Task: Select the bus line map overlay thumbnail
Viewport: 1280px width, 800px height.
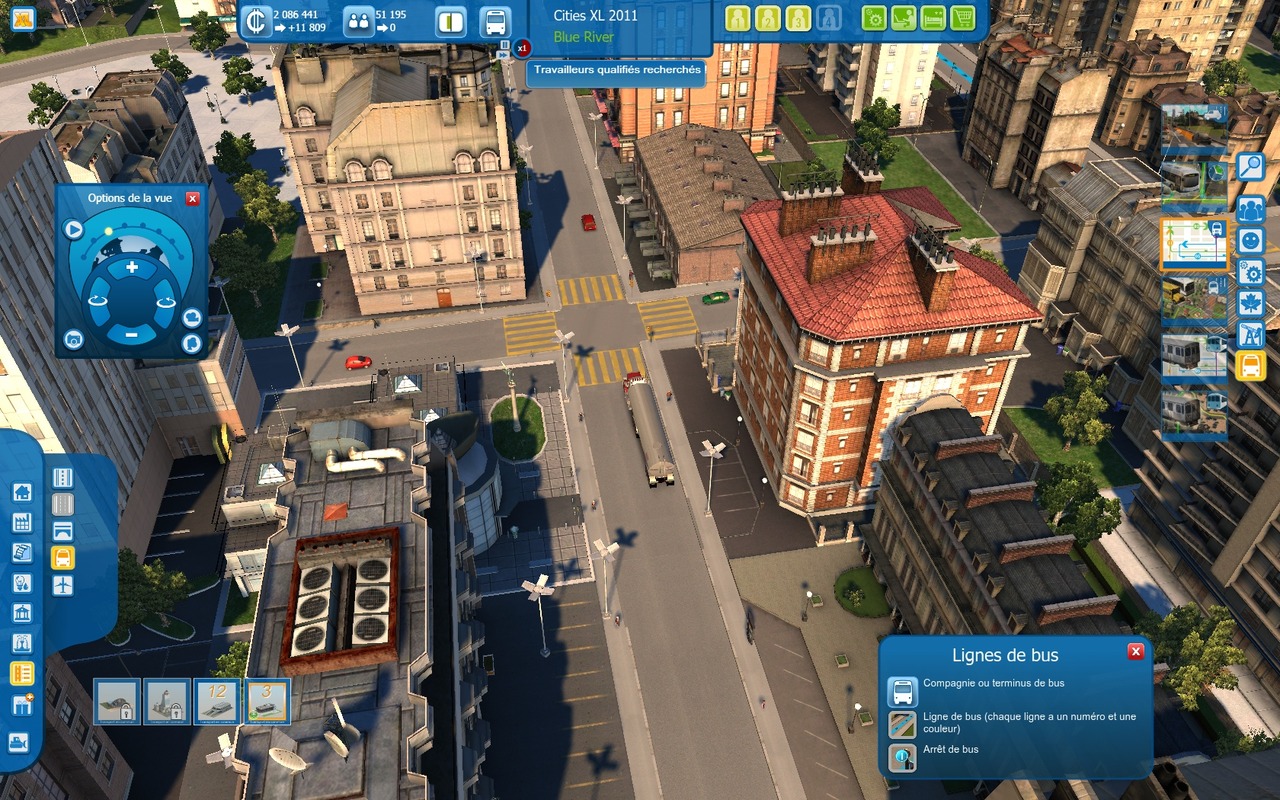Action: [1194, 243]
